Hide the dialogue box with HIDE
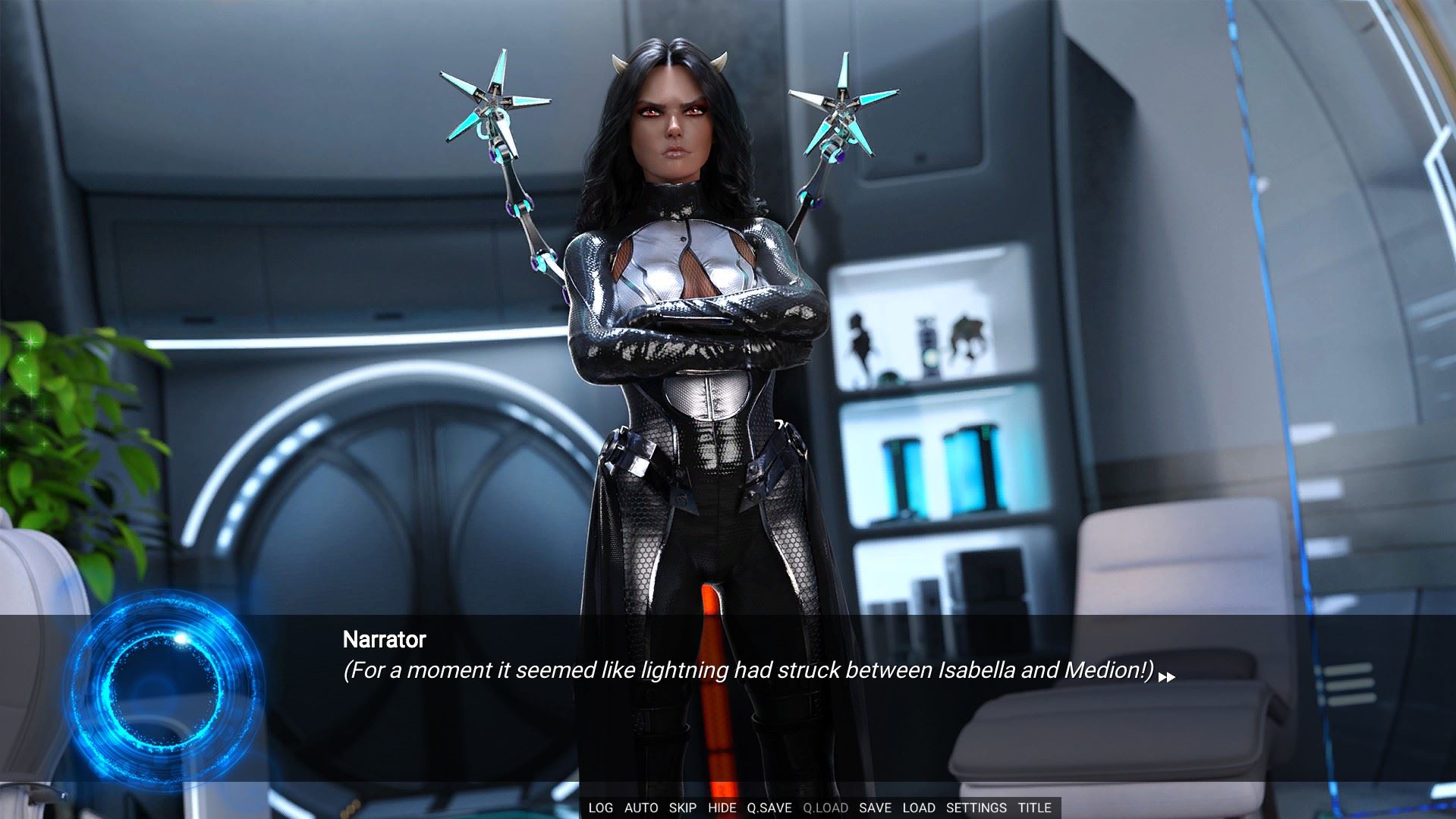 722,808
